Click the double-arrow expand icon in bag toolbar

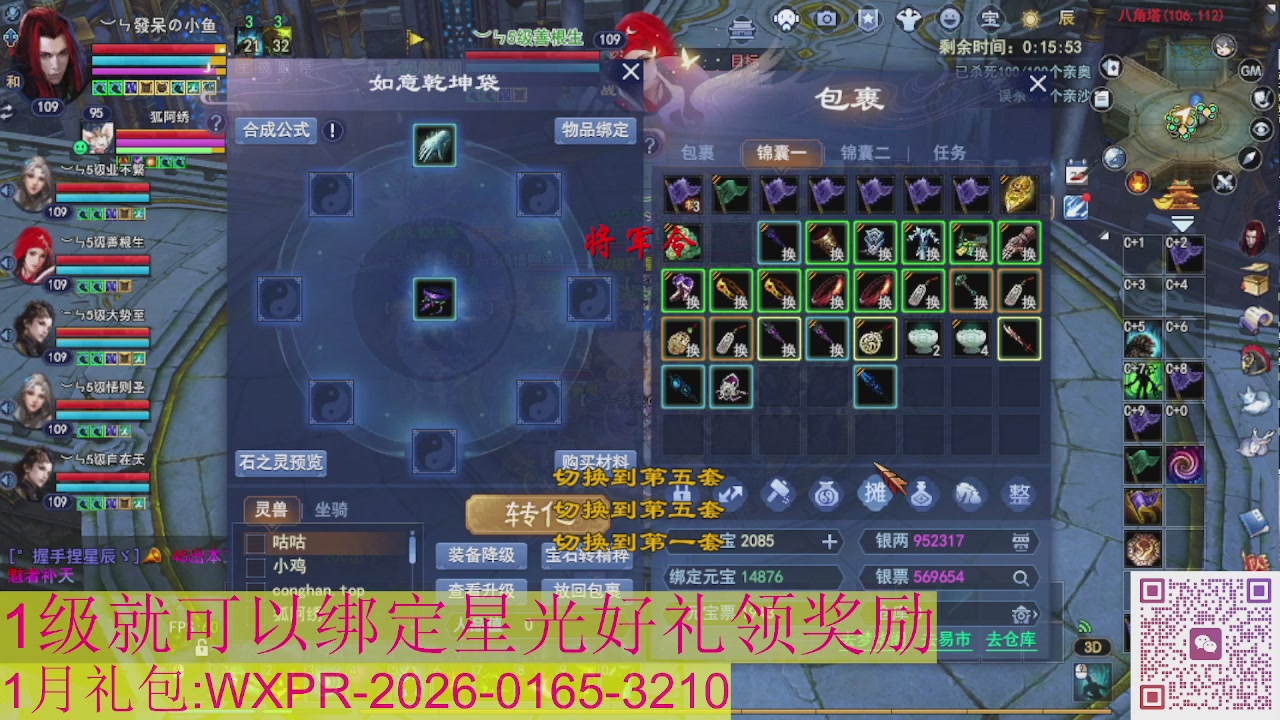(731, 495)
